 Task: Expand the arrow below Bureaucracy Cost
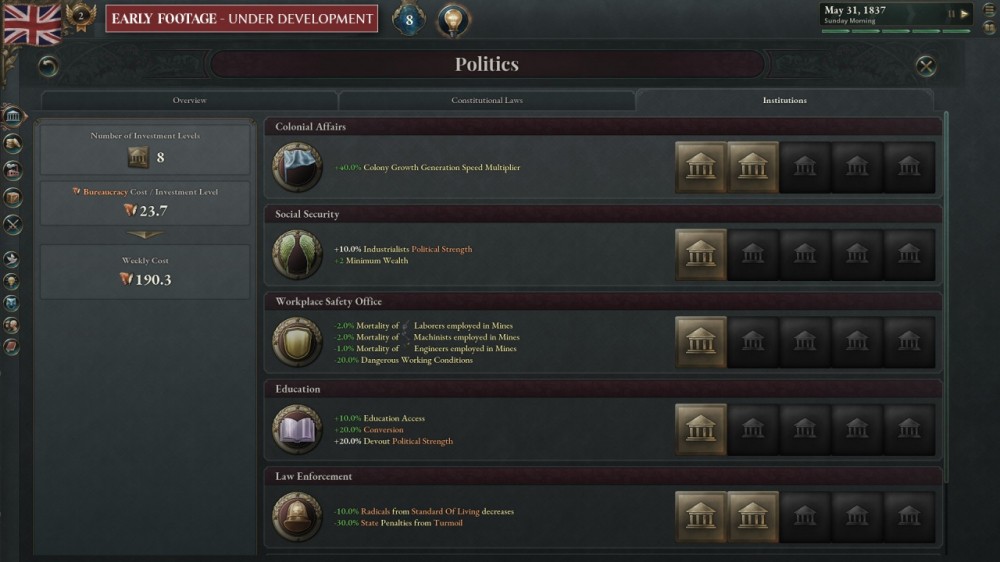145,235
